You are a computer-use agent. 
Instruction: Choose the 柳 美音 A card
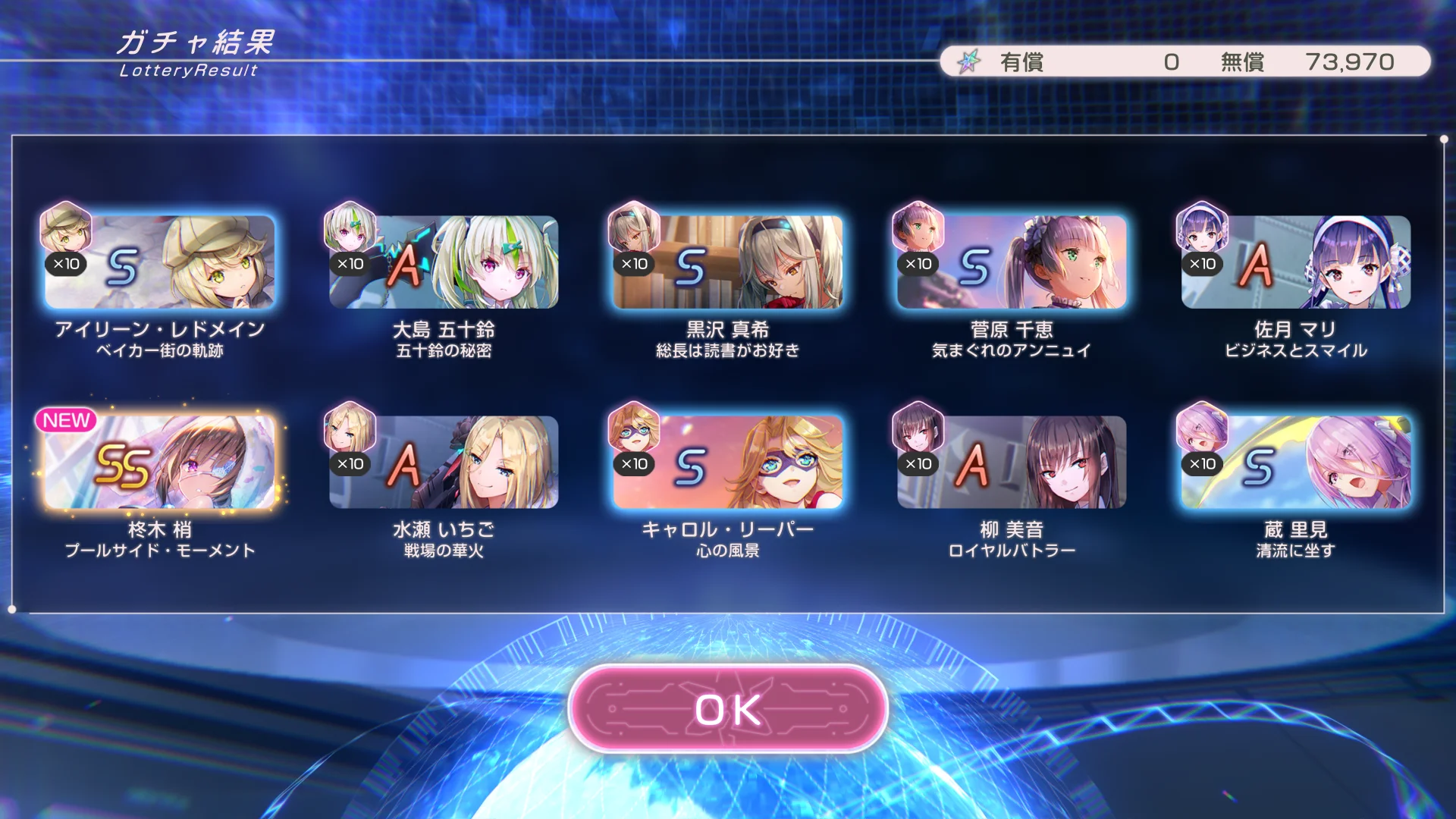tap(1012, 463)
